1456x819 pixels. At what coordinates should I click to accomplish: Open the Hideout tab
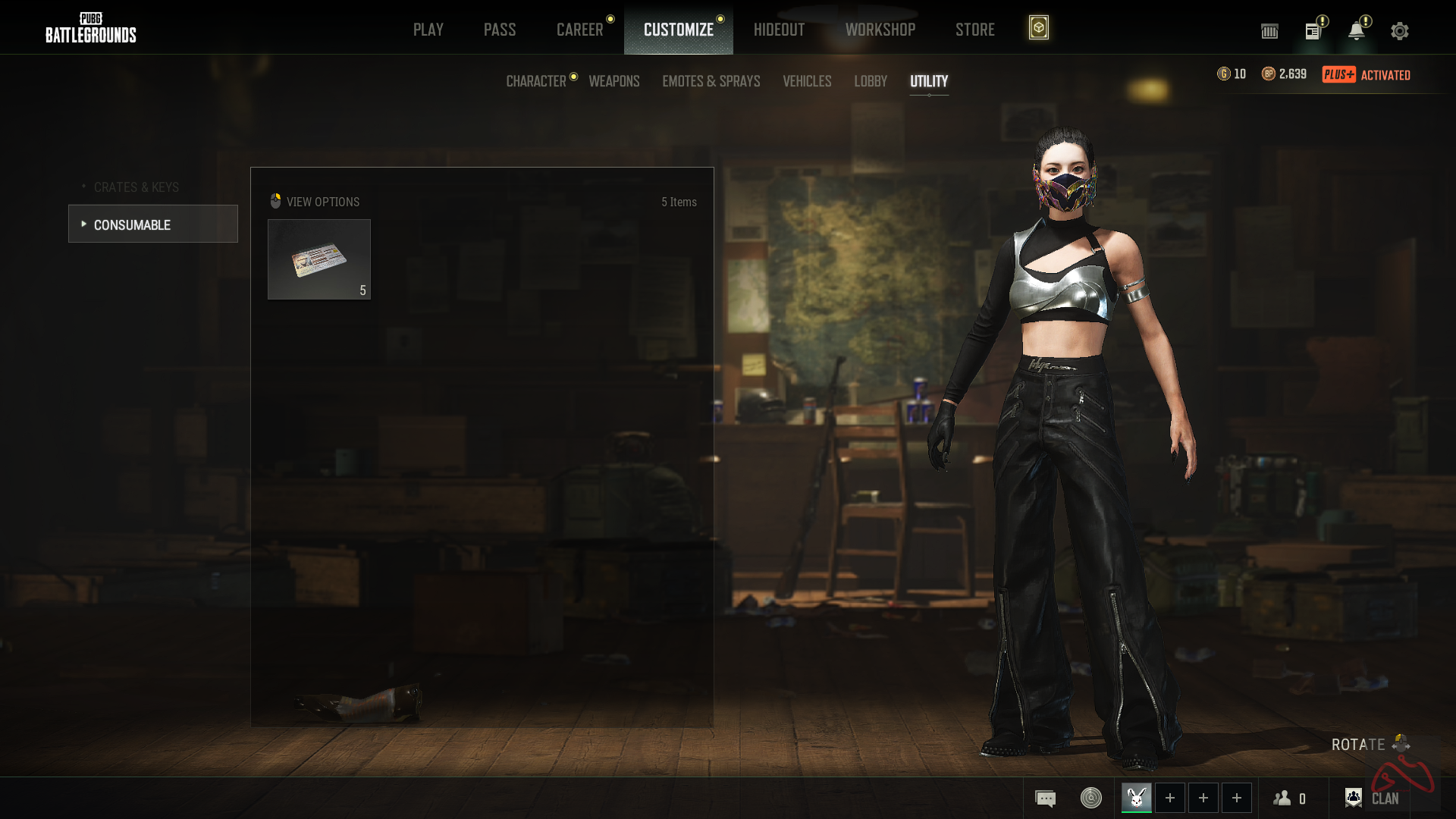coord(779,30)
